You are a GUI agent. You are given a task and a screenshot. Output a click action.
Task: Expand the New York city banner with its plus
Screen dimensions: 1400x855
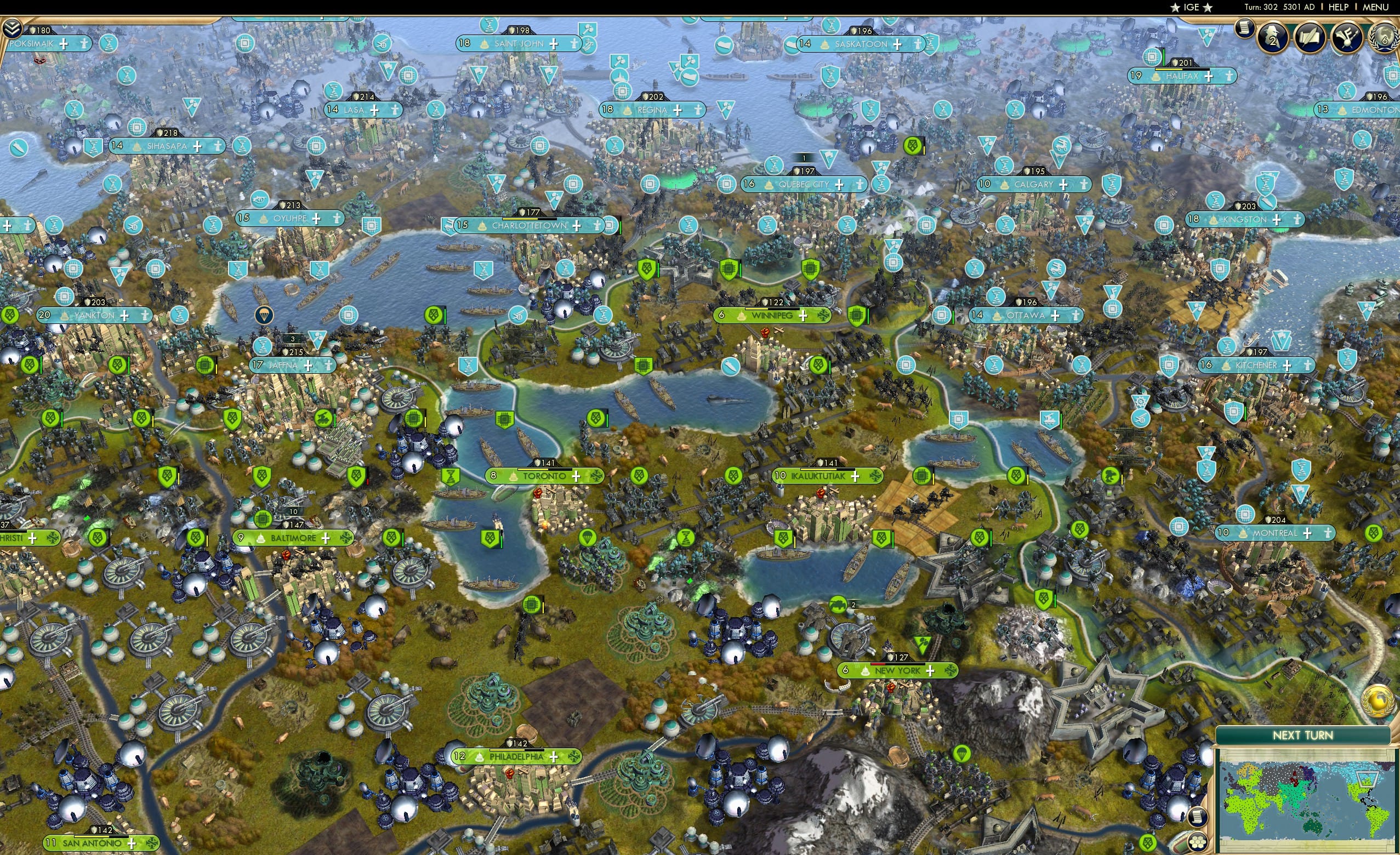[930, 670]
